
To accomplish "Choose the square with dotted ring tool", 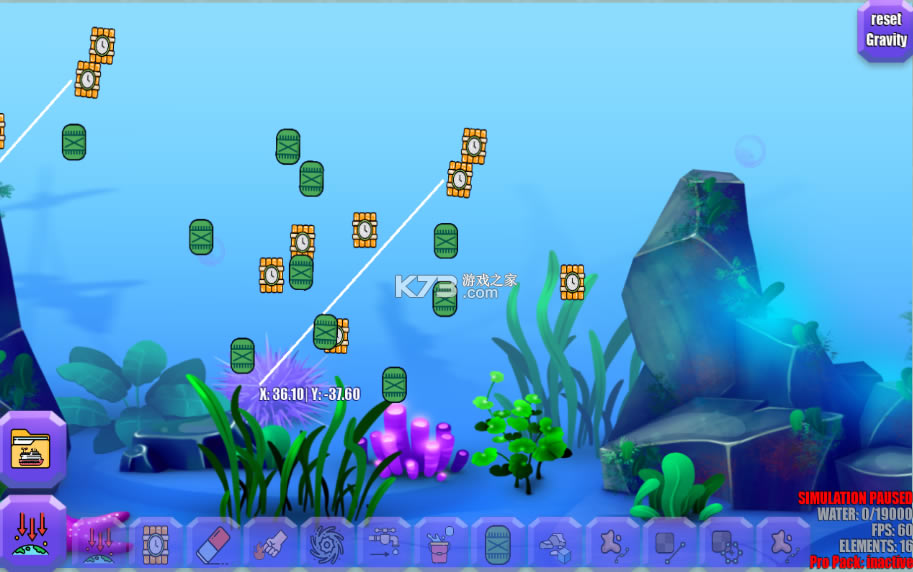I will [727, 544].
